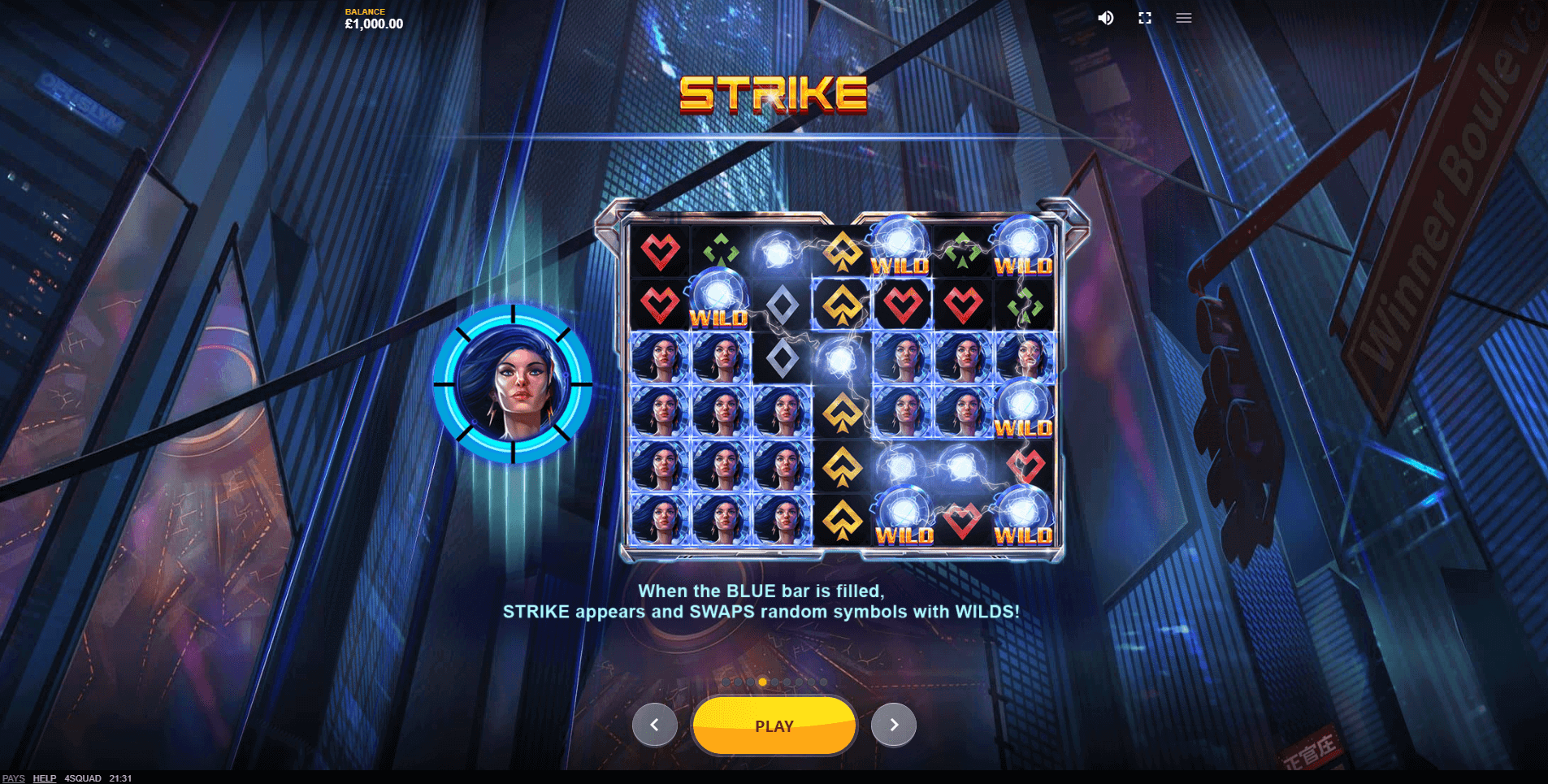Start the game with the PLAY button
This screenshot has height=784, width=1548.
tap(774, 726)
